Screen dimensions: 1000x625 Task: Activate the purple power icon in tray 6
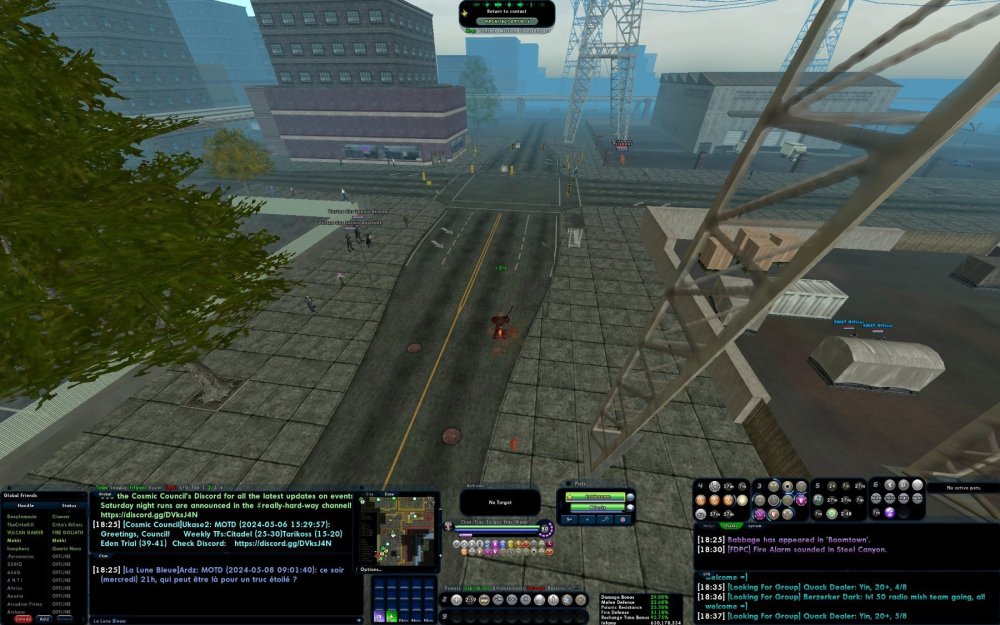[890, 513]
